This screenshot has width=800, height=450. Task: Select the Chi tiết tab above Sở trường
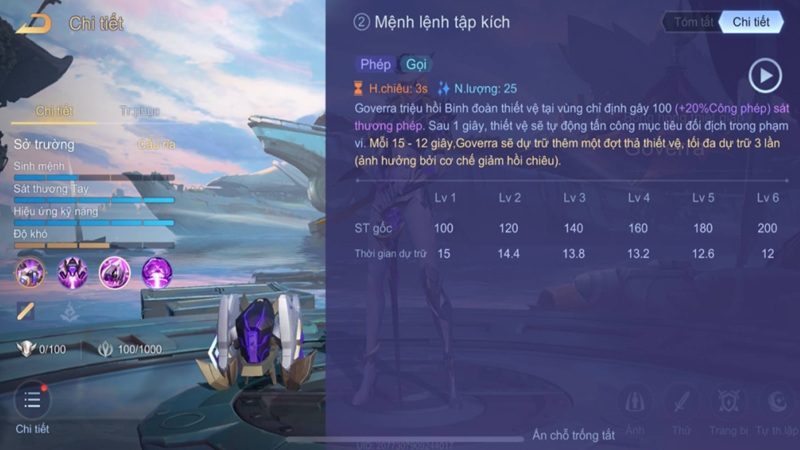[53, 111]
